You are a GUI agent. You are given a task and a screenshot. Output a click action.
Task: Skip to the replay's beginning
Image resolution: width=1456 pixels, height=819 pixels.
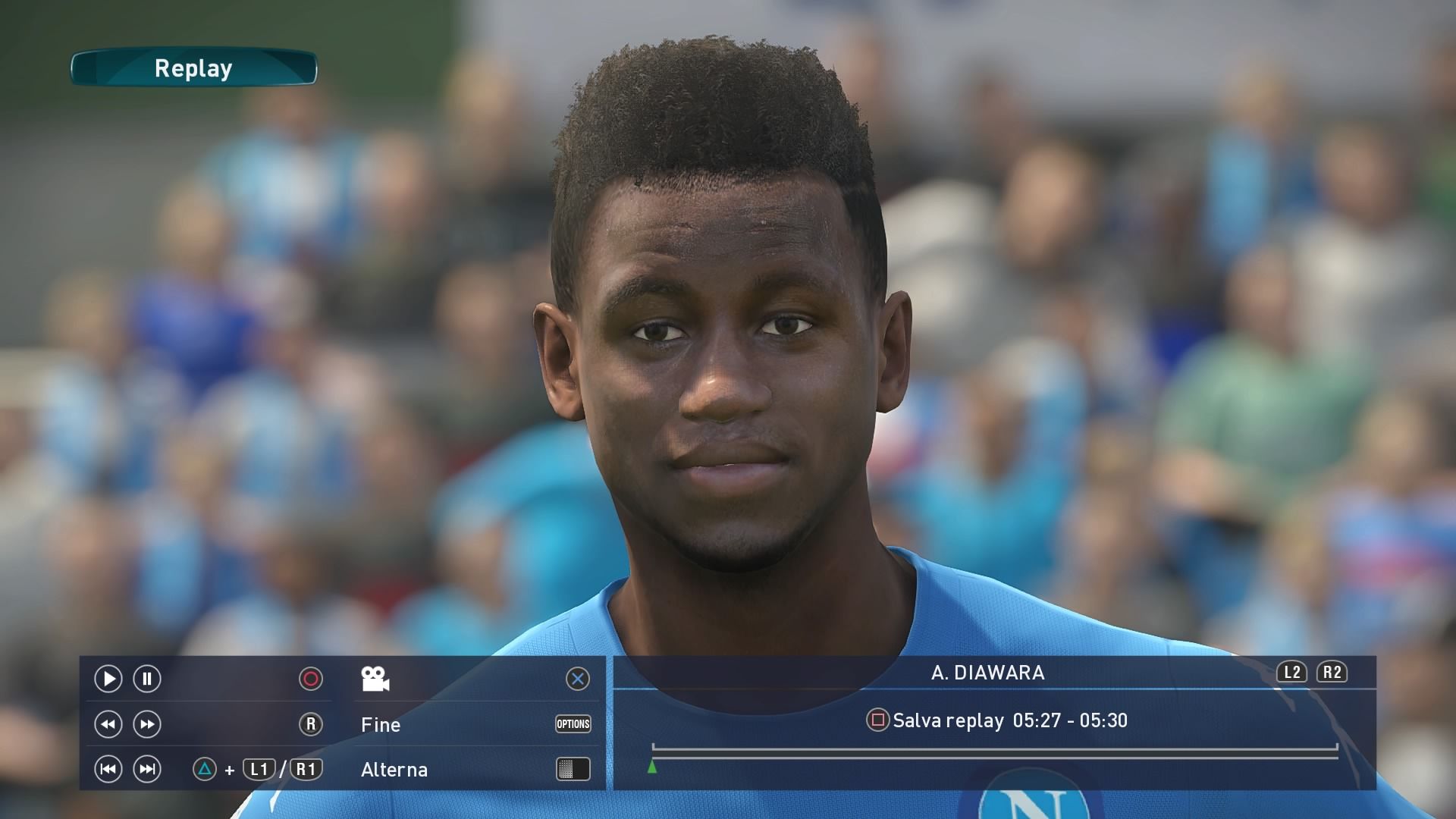[x=108, y=770]
